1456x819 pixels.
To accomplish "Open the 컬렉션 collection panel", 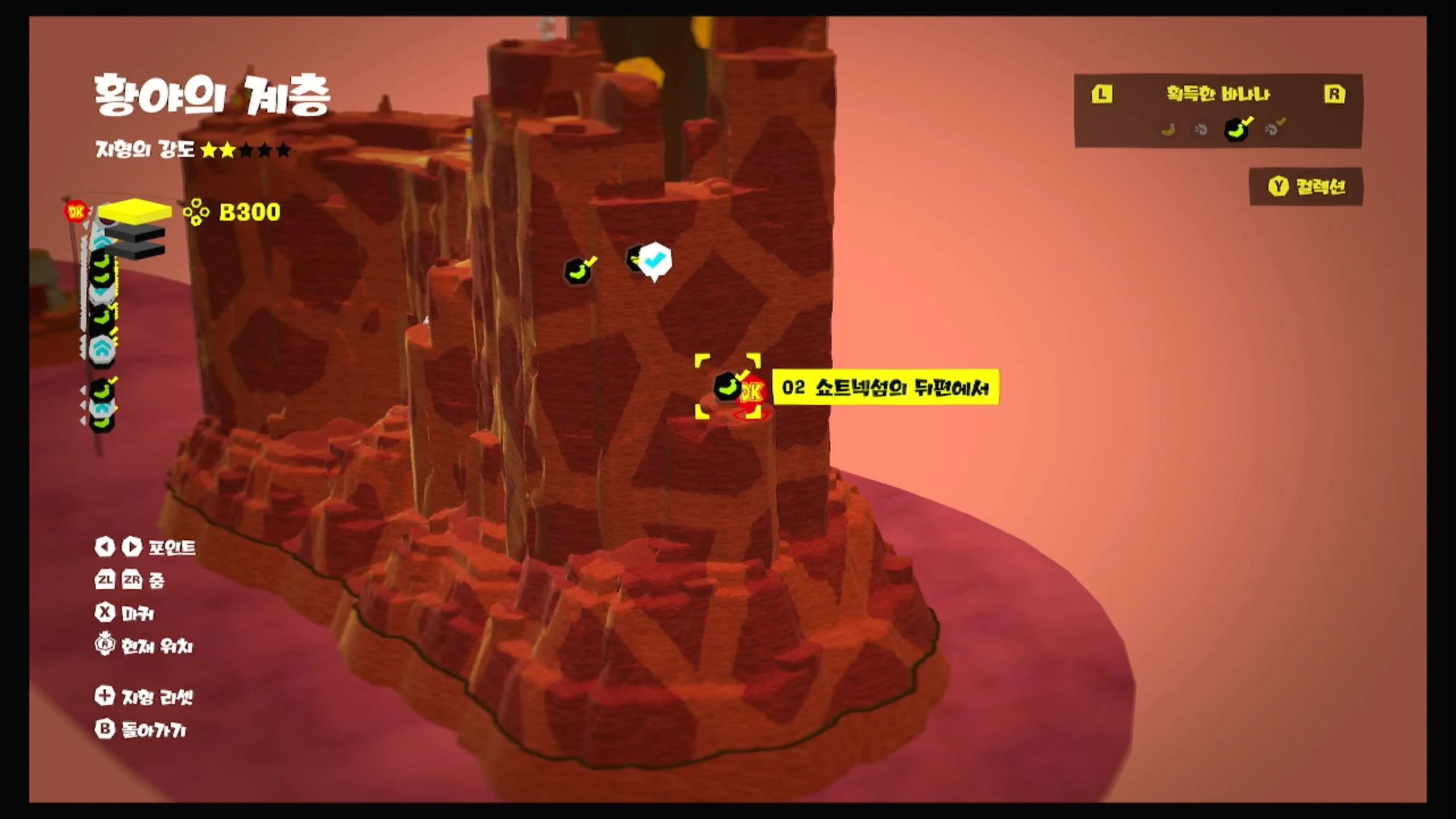I will [1306, 187].
